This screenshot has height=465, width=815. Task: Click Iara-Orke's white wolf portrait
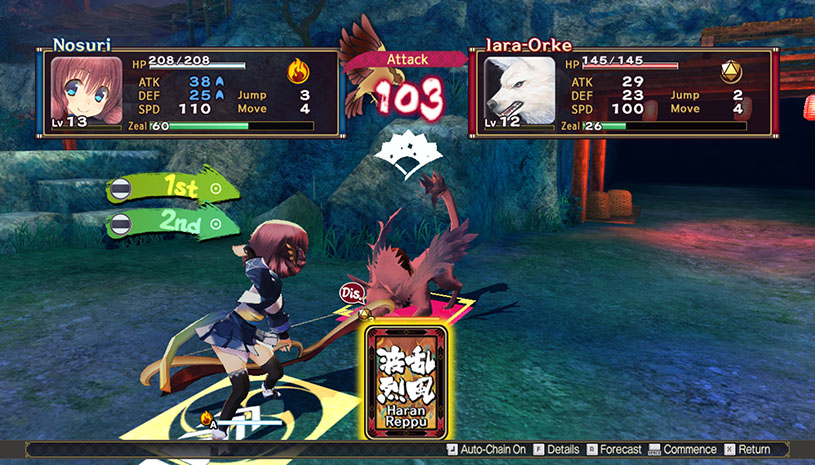tap(520, 92)
